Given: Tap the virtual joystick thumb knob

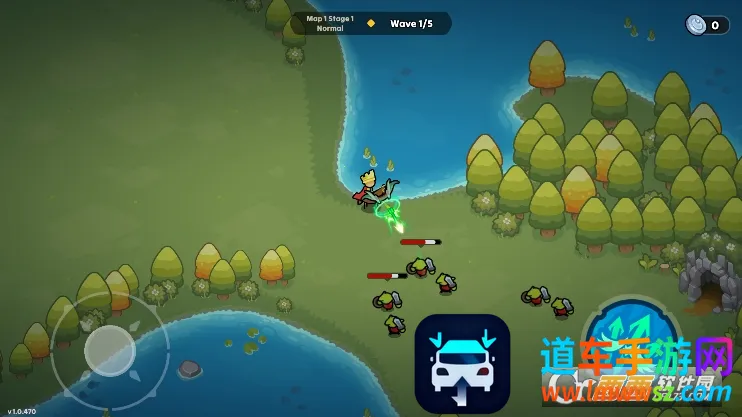Looking at the screenshot, I should (109, 349).
